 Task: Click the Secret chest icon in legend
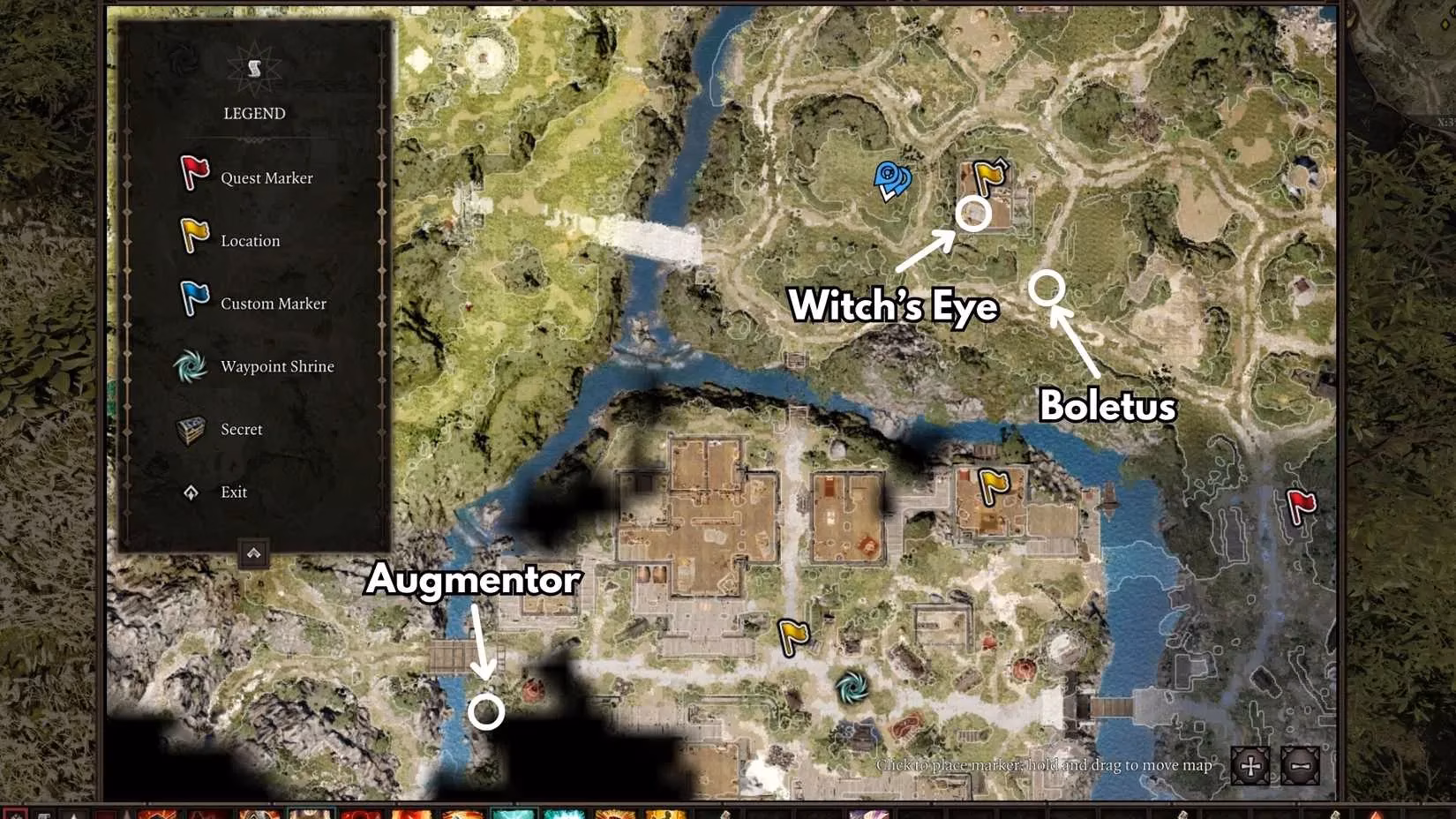(x=191, y=428)
